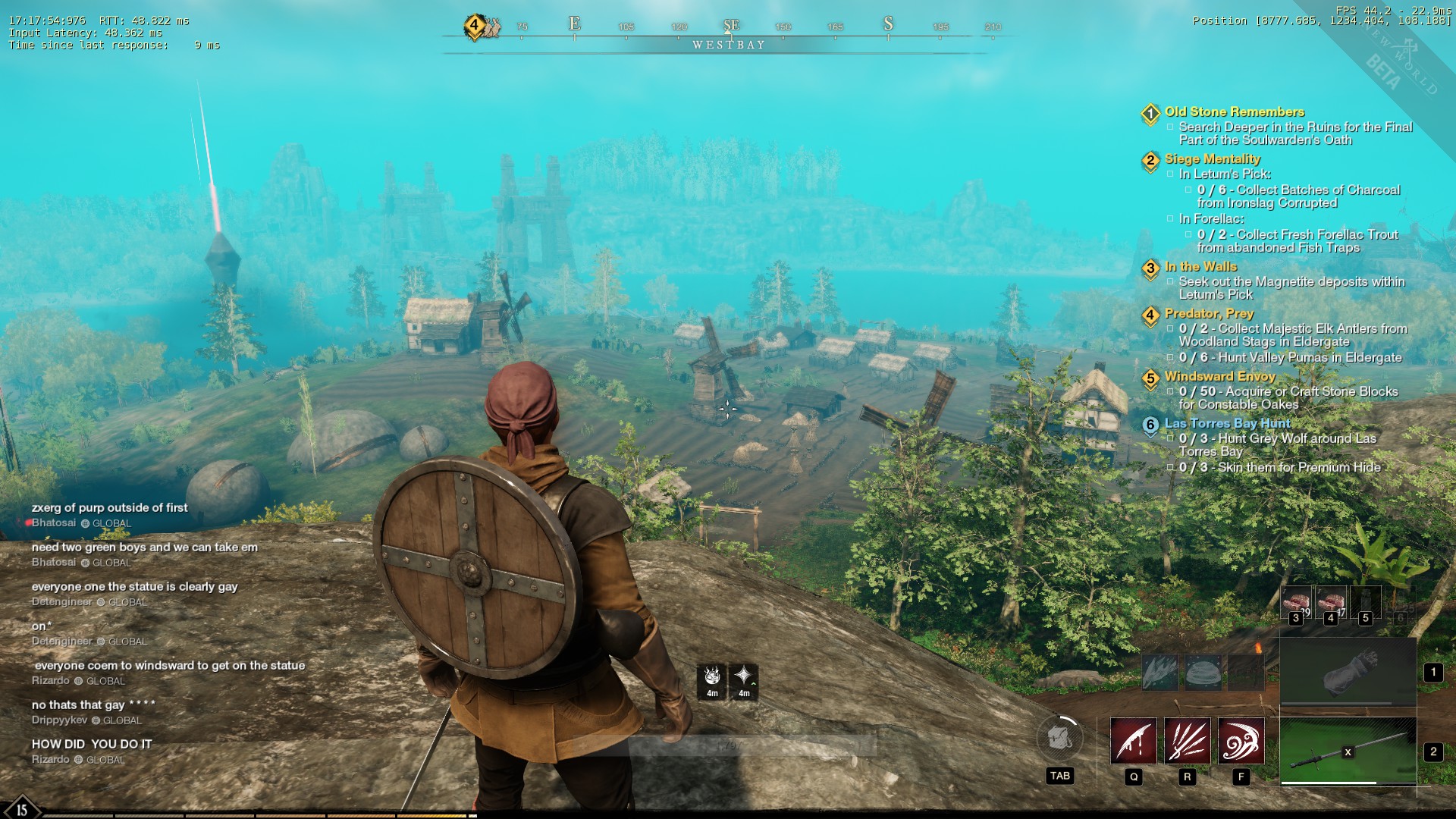The width and height of the screenshot is (1456, 819).
Task: Open the Las Torres Bay Hunt quest
Action: 1227,424
